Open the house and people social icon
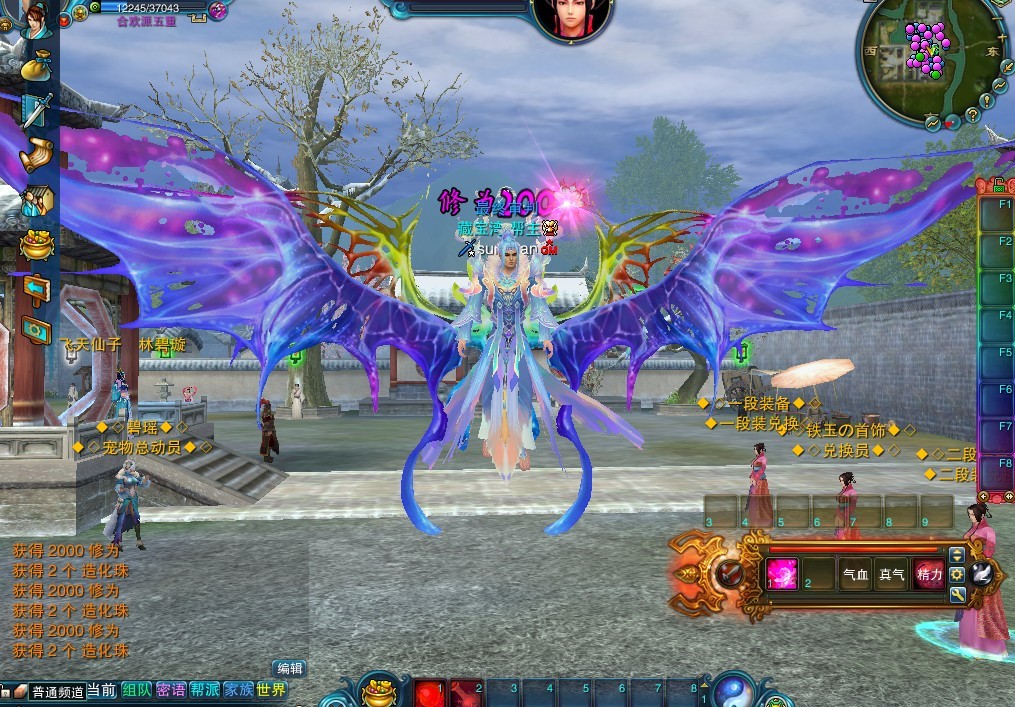 click(36, 200)
